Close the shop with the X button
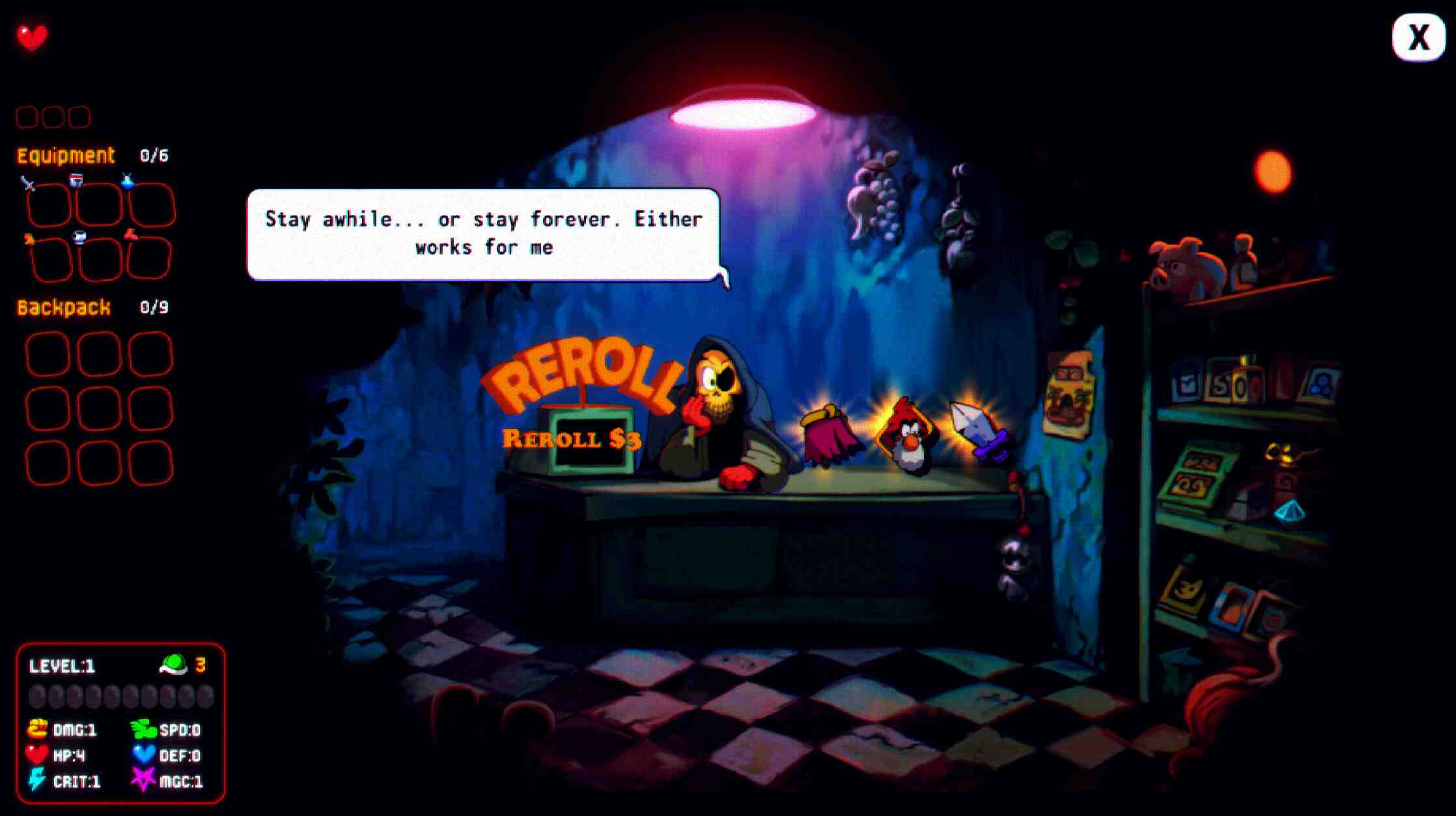 [x=1418, y=37]
